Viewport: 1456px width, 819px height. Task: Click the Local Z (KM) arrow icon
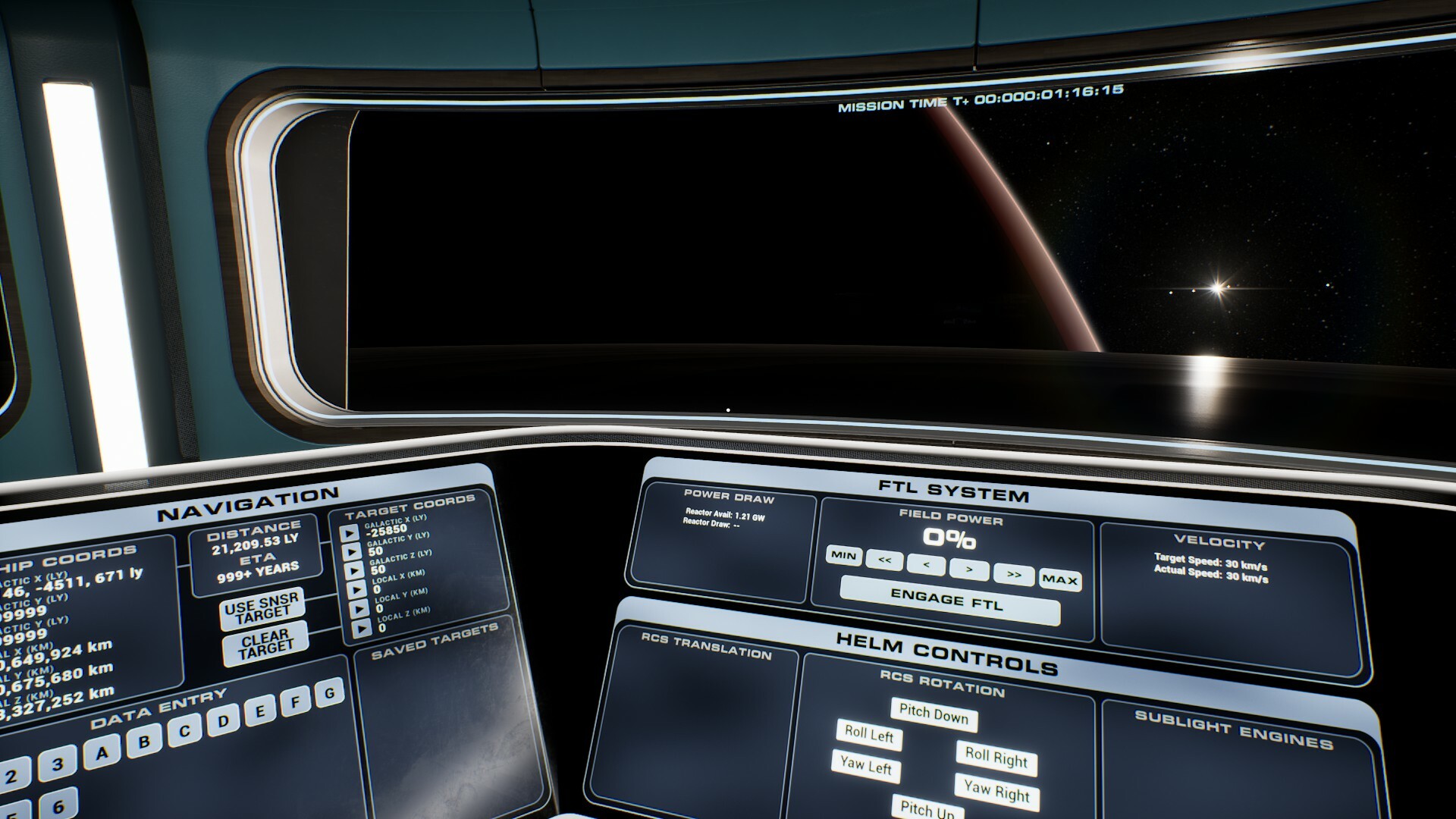click(363, 628)
